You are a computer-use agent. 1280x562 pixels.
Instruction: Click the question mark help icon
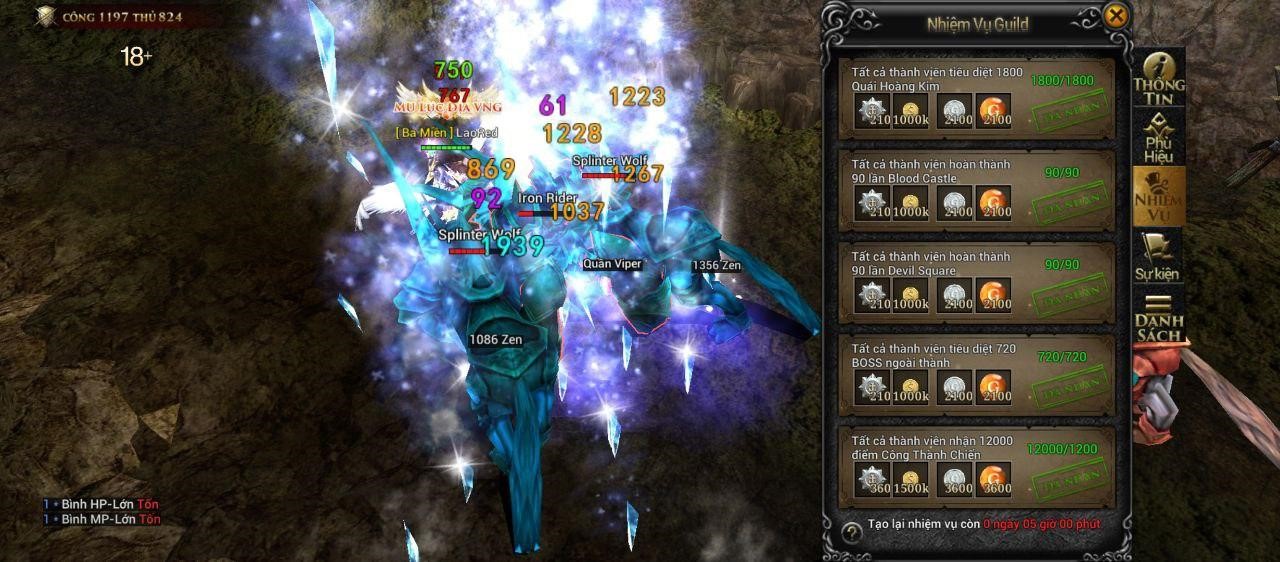(x=852, y=532)
